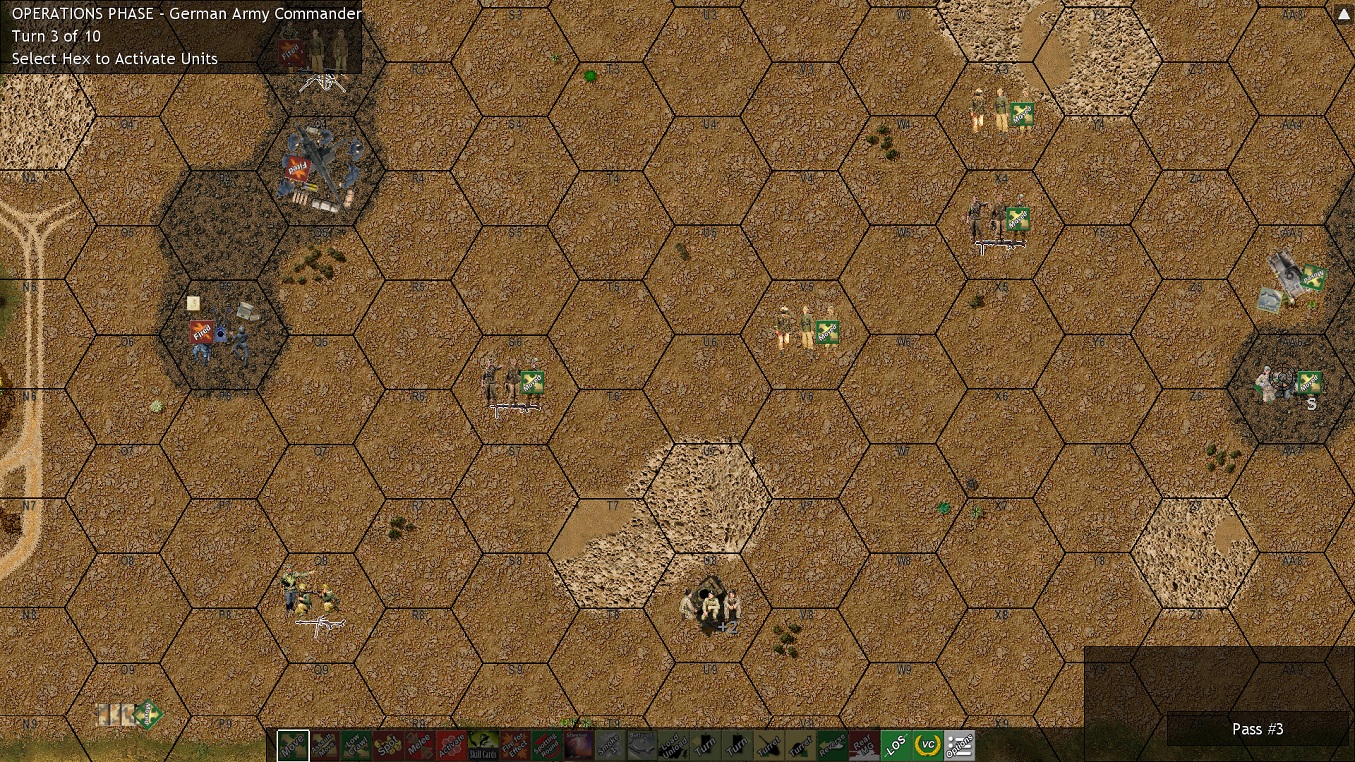
Task: Click the Pass #3 button
Action: coord(1257,729)
